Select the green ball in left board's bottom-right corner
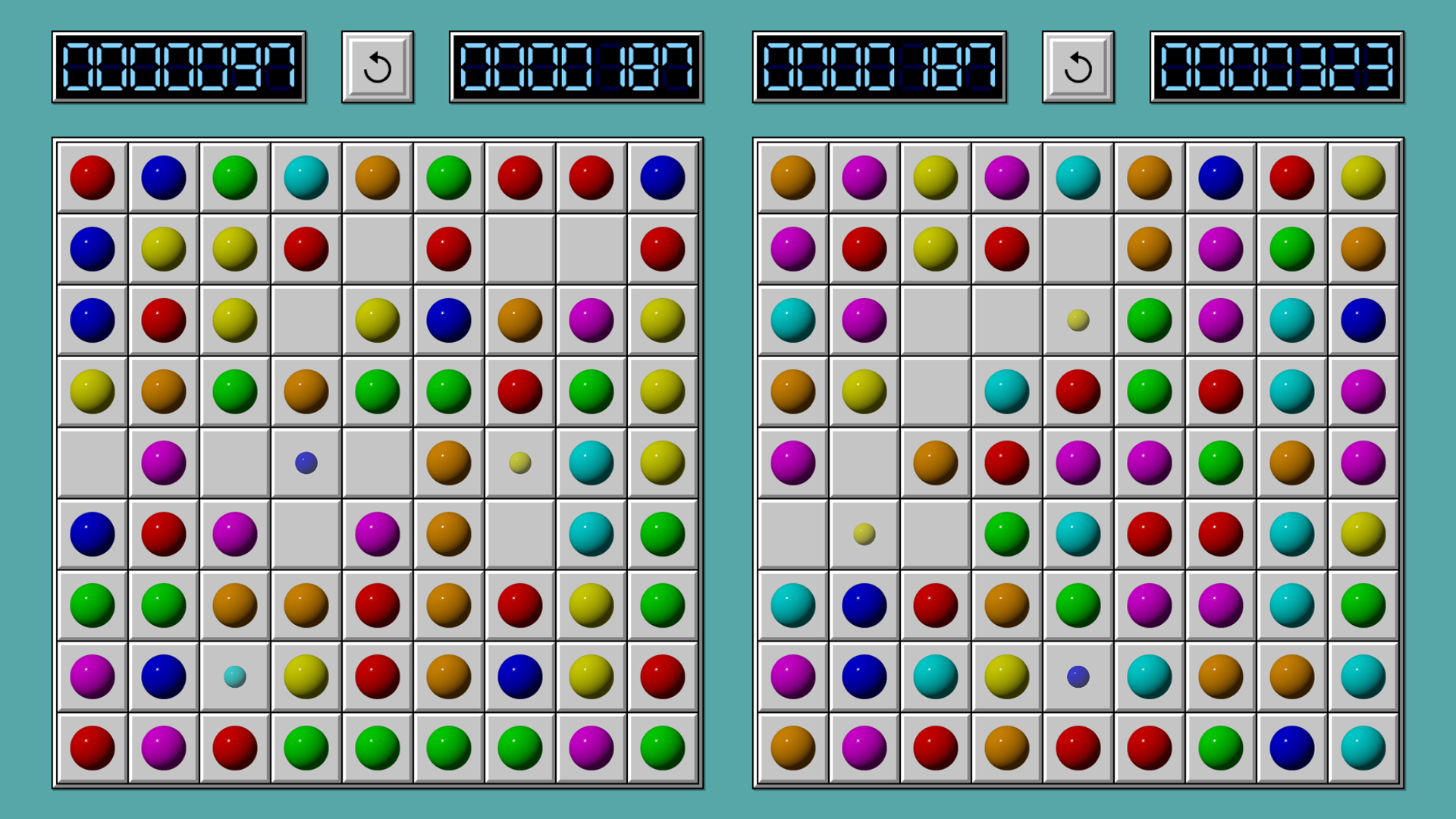Screen dimensions: 1456x819 [662, 747]
